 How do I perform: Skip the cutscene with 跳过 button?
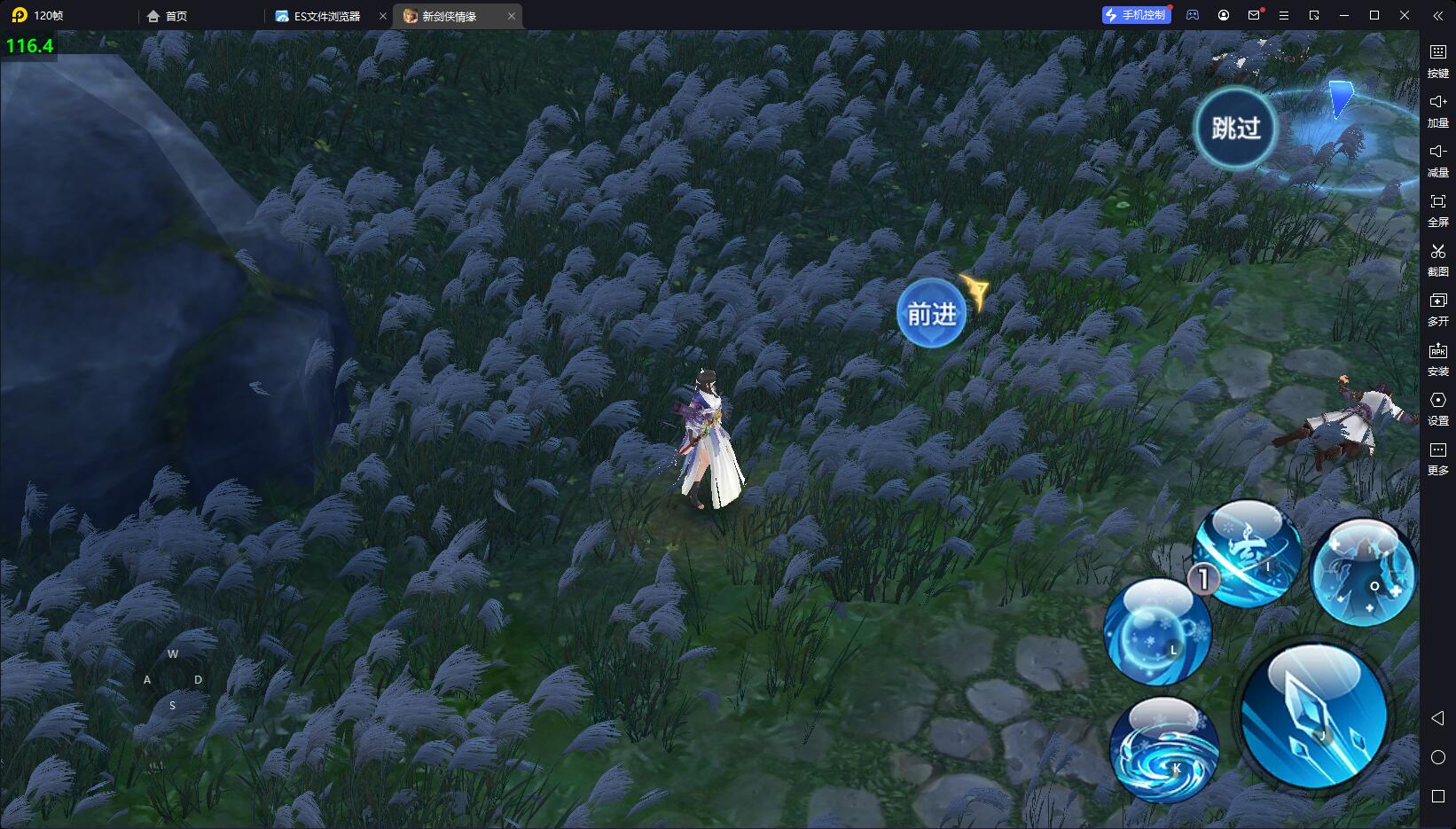pyautogui.click(x=1234, y=129)
